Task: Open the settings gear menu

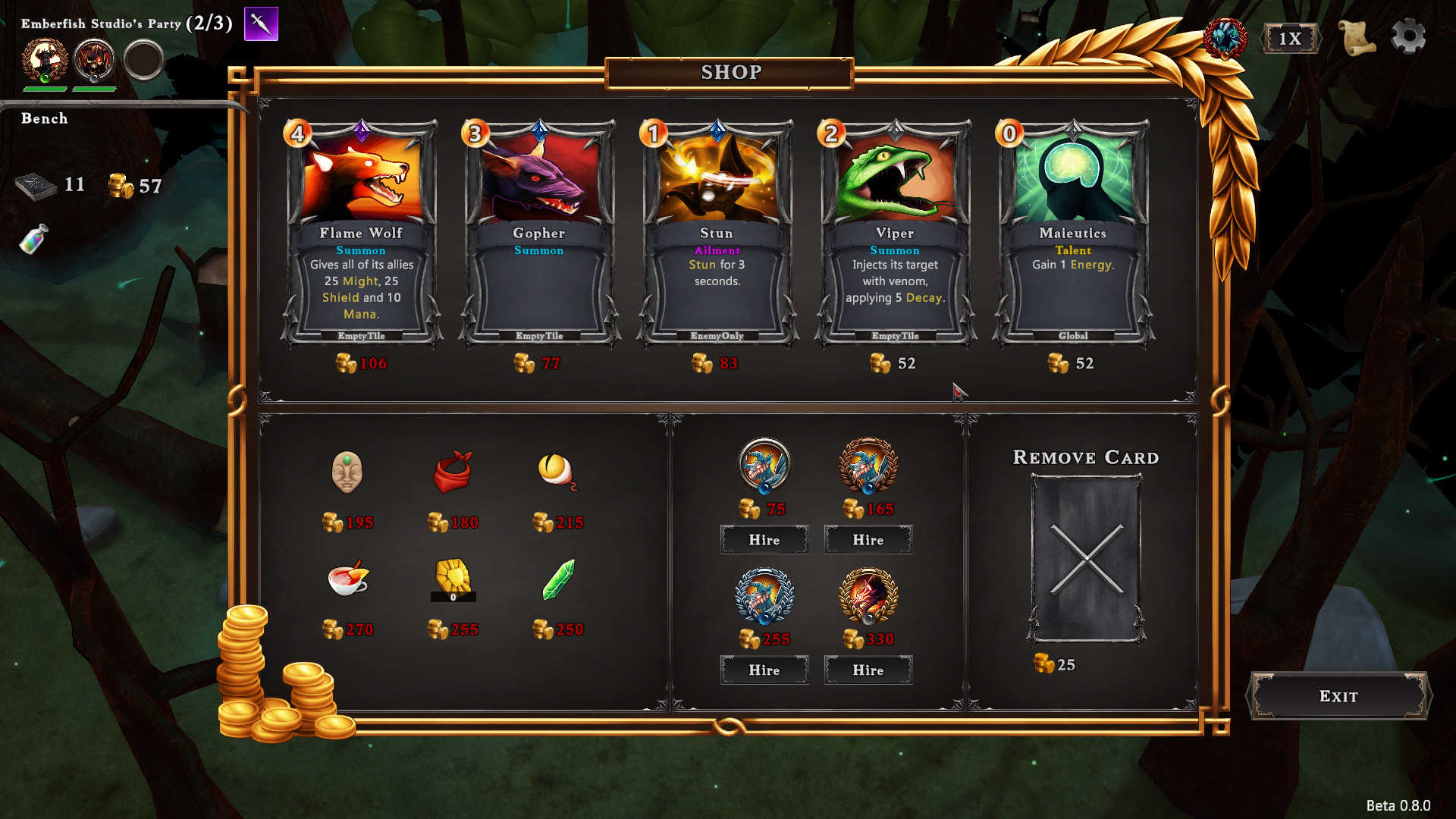Action: tap(1408, 36)
